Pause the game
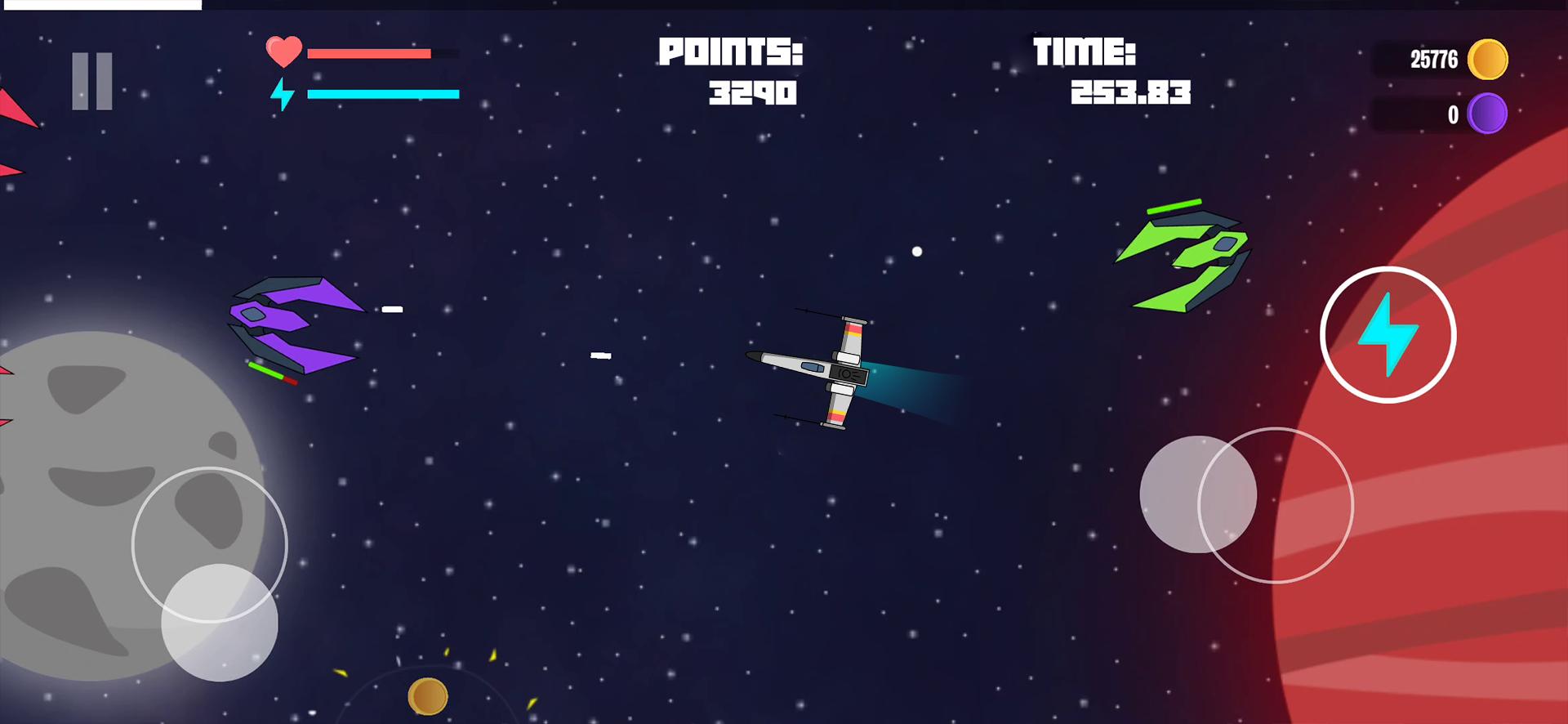 (91, 81)
